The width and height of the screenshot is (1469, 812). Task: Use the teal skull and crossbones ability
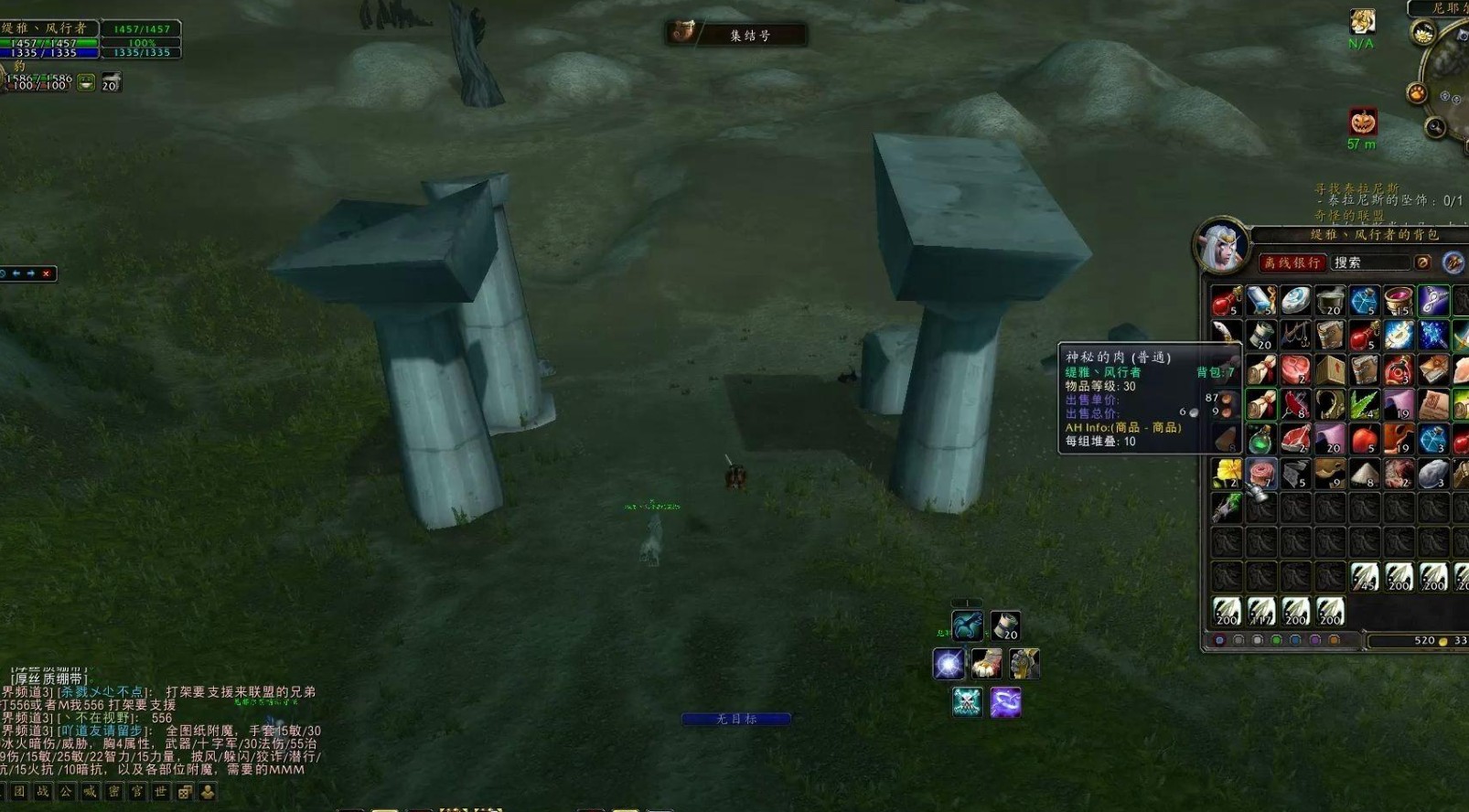967,702
